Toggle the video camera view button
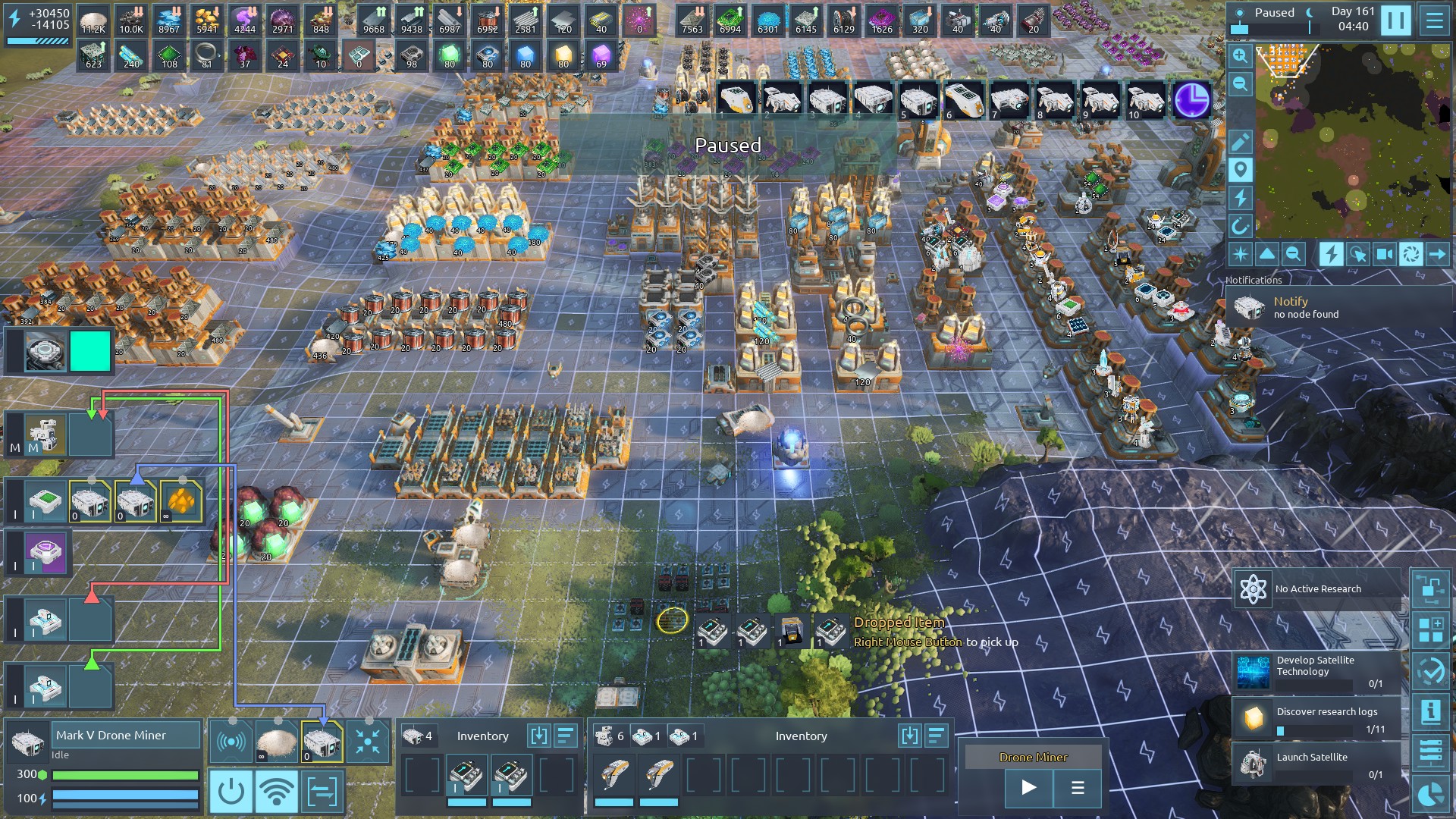Viewport: 1456px width, 819px height. (x=1384, y=254)
